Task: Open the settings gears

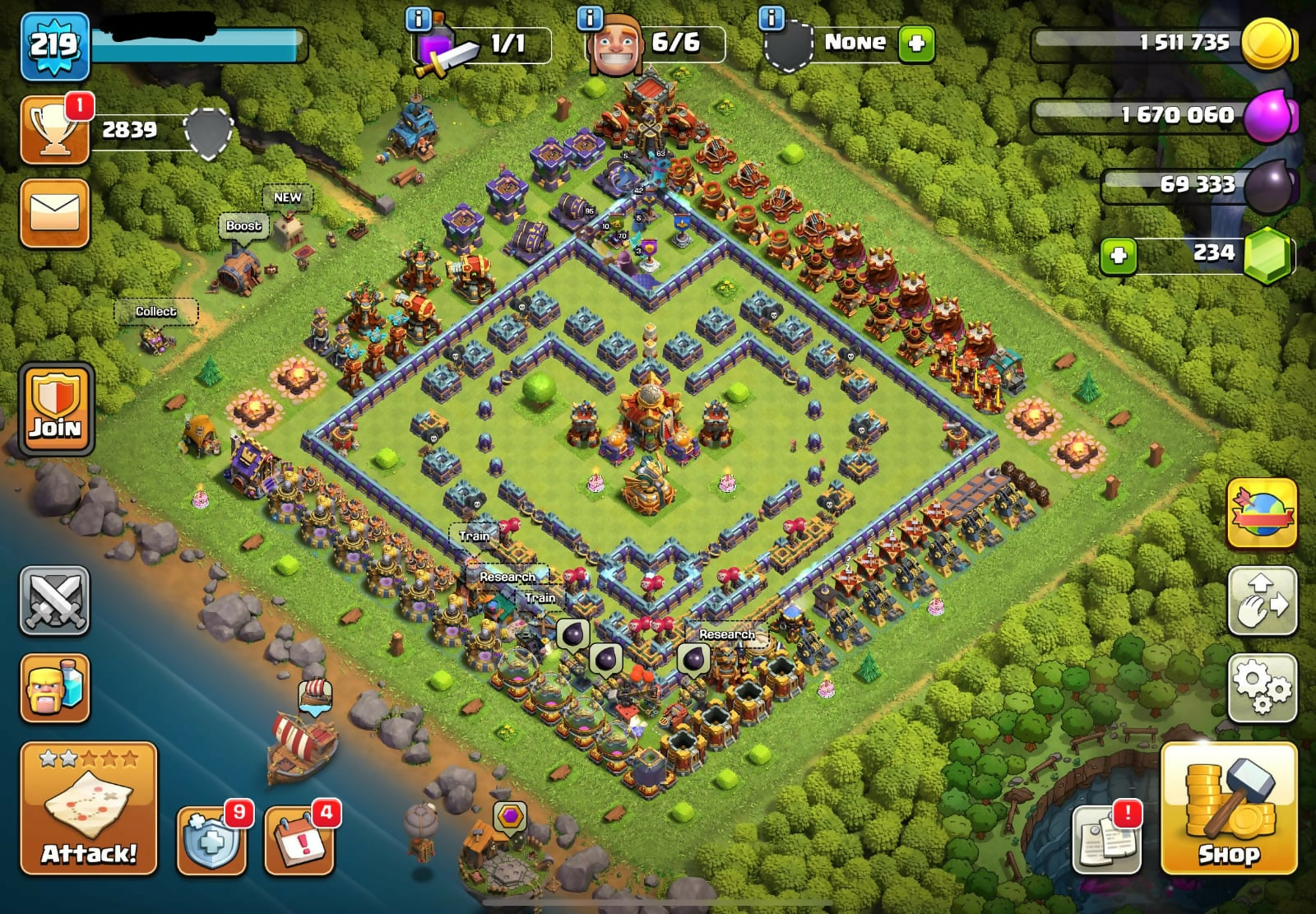Action: (x=1262, y=688)
